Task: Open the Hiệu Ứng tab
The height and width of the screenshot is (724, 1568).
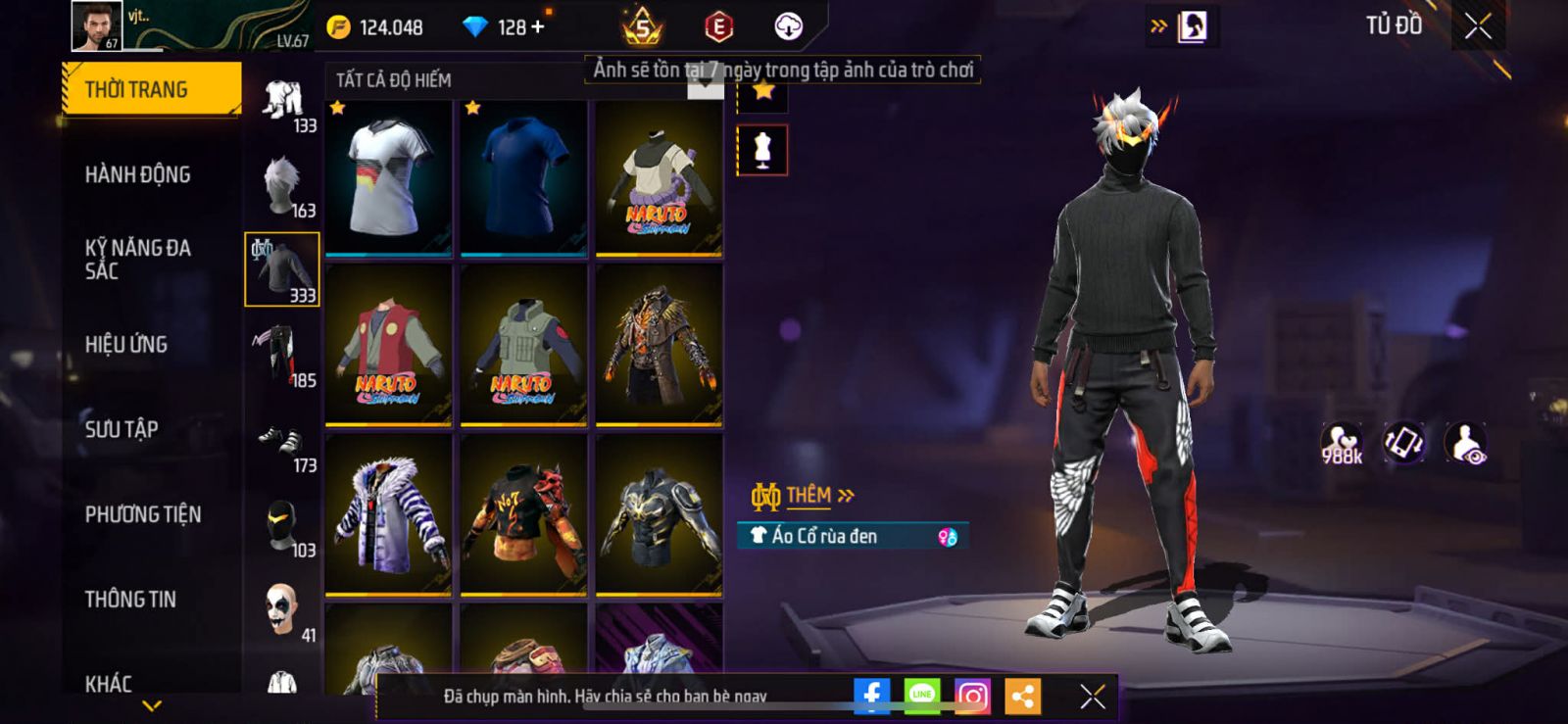Action: pos(126,344)
